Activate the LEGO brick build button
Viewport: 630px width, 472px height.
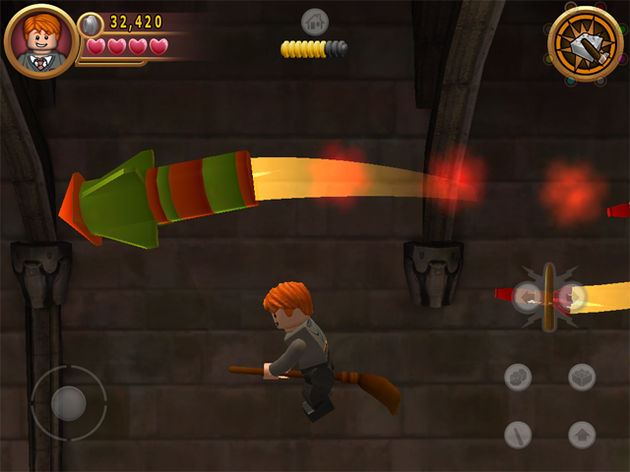(582, 377)
